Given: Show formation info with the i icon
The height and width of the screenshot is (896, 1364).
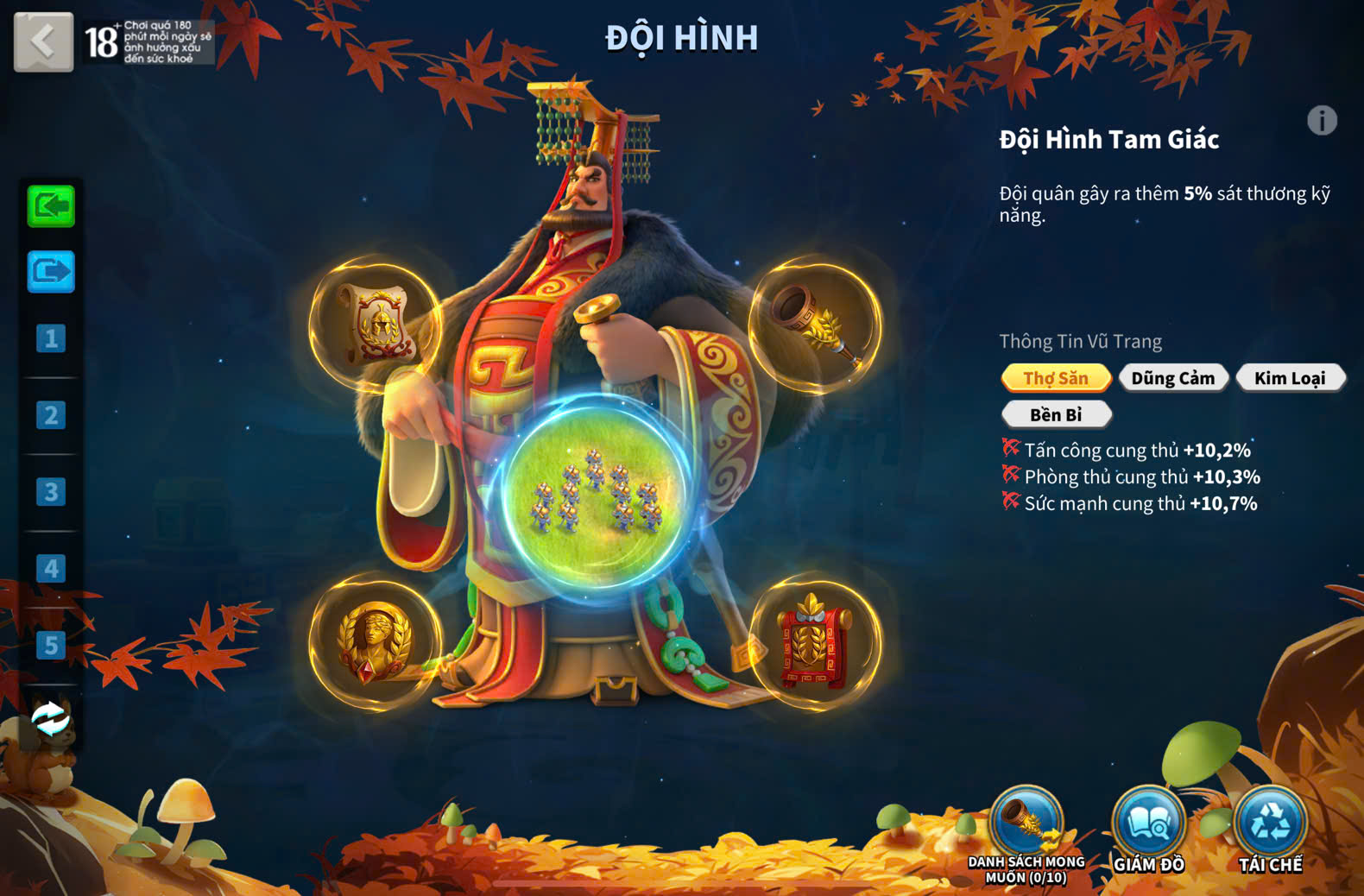Looking at the screenshot, I should pos(1322,121).
